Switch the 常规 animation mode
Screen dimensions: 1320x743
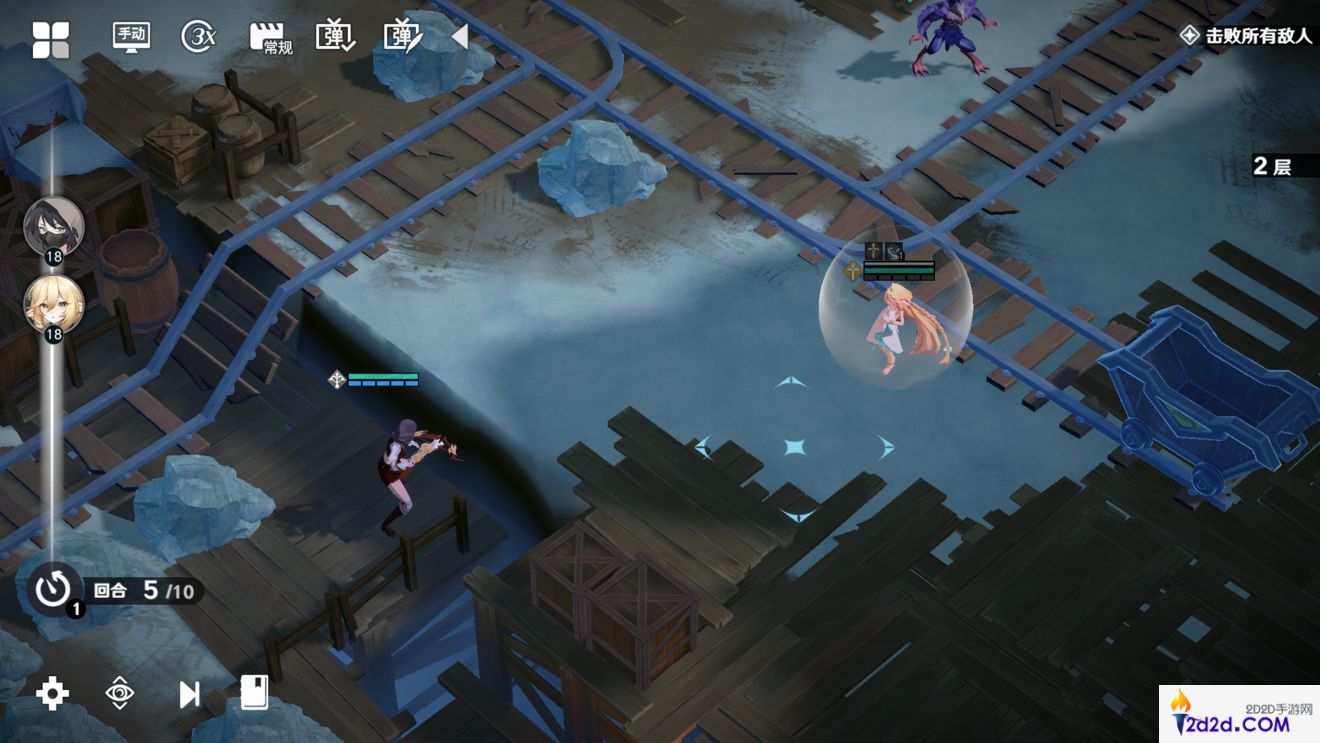click(x=270, y=39)
